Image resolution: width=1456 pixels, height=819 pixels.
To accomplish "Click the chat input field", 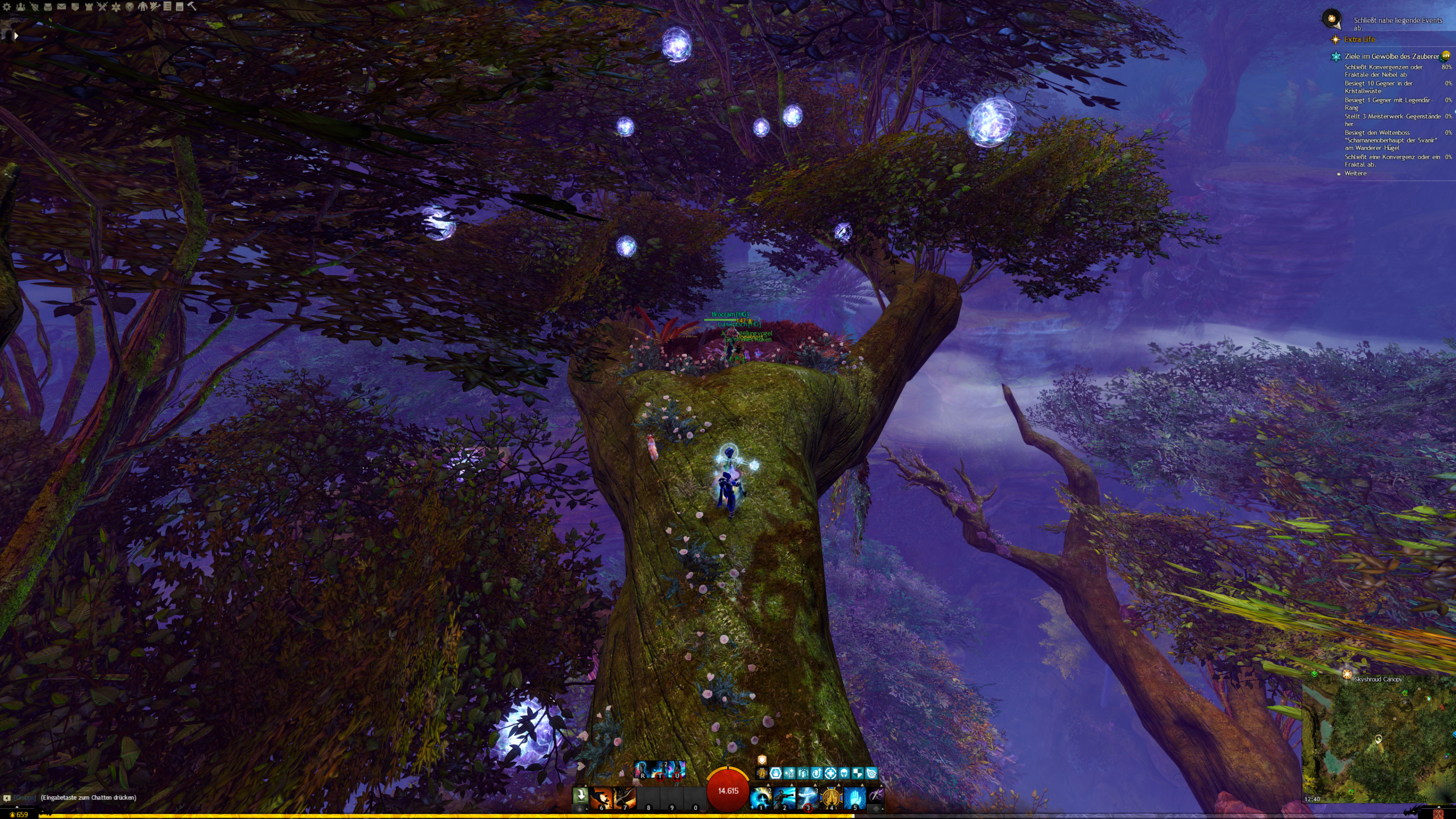I will click(x=89, y=797).
